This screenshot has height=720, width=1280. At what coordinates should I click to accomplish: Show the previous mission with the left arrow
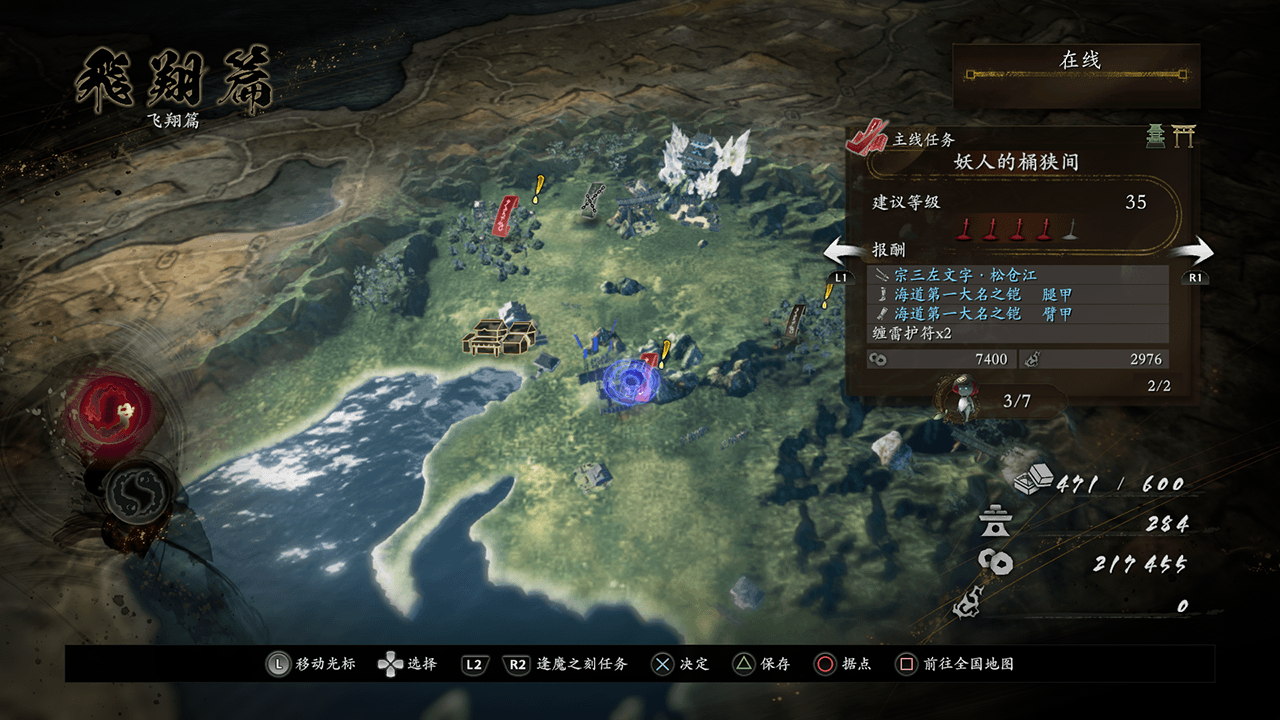tap(843, 252)
